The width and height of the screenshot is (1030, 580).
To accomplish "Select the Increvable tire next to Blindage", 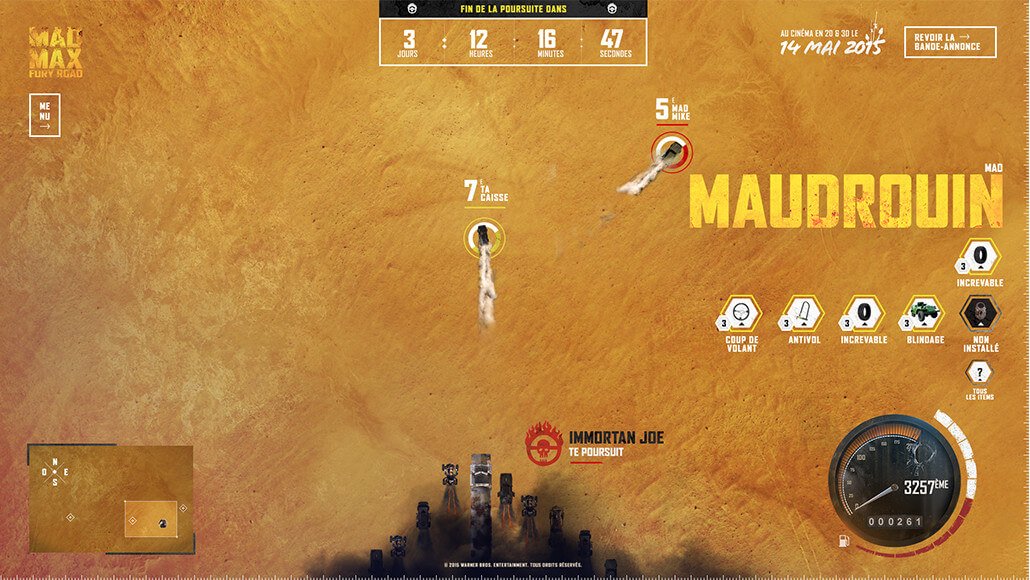I will pos(863,314).
